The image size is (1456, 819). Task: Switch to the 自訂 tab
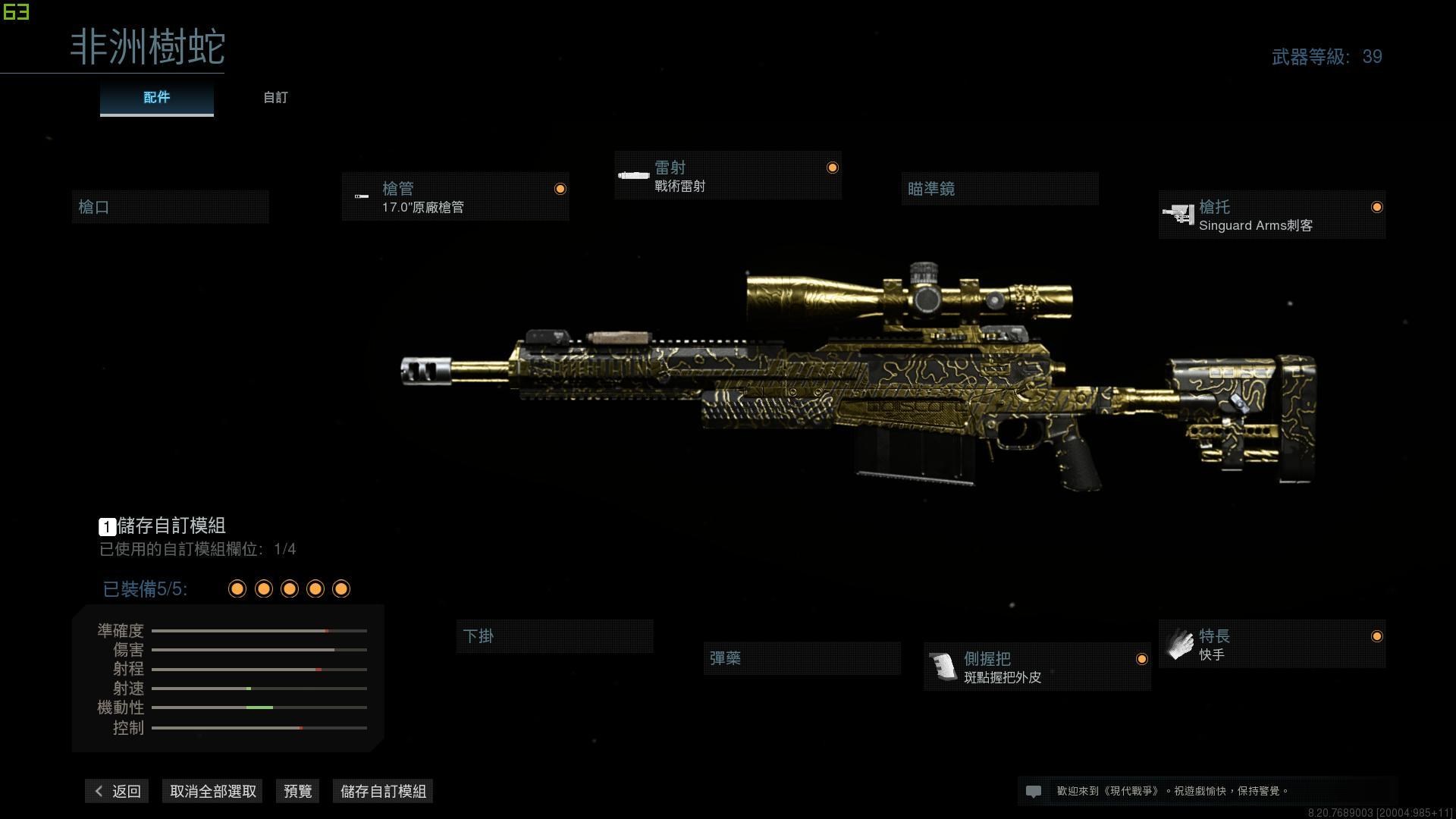point(275,97)
